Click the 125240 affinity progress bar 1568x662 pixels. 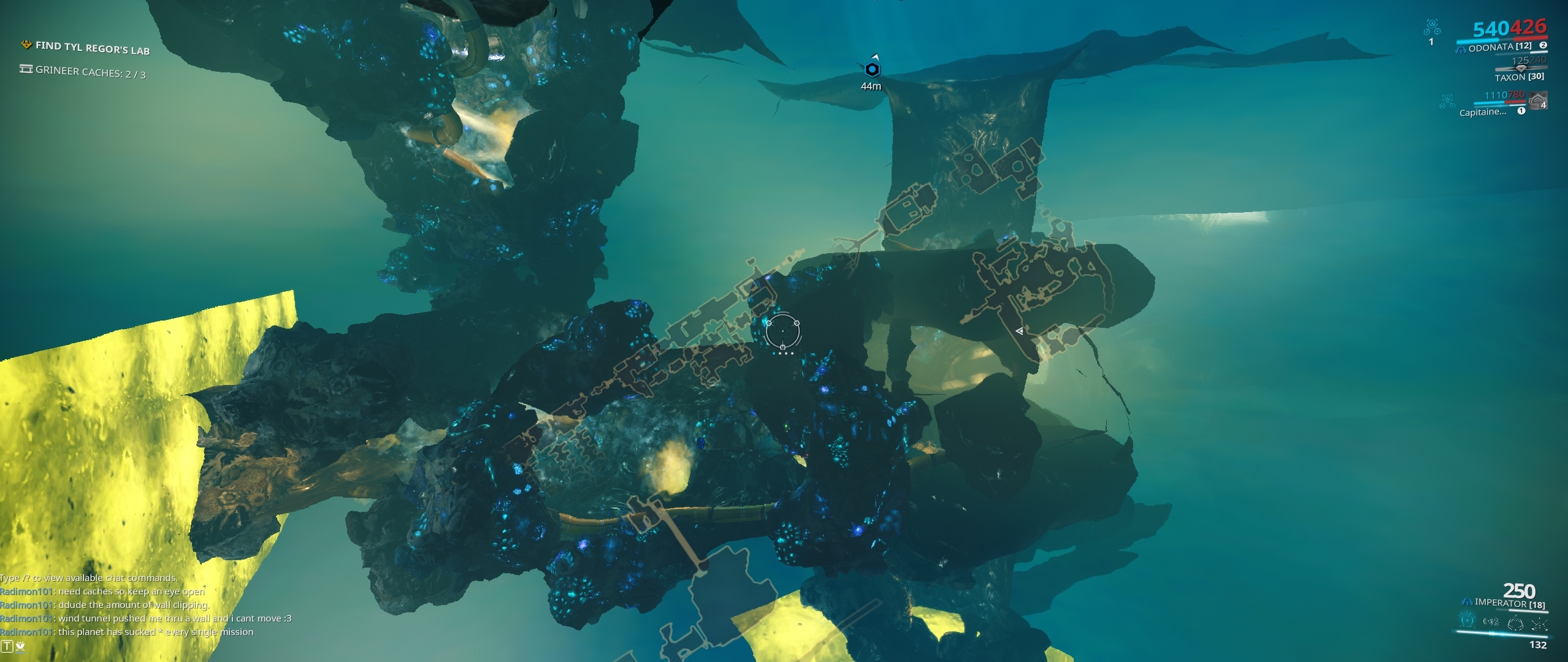(x=1521, y=68)
